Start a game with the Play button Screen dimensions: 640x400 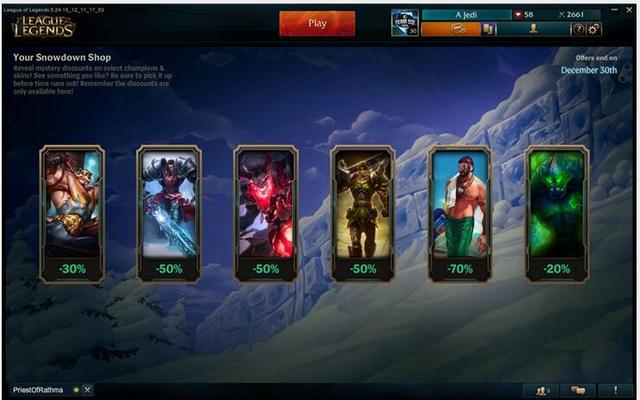317,23
